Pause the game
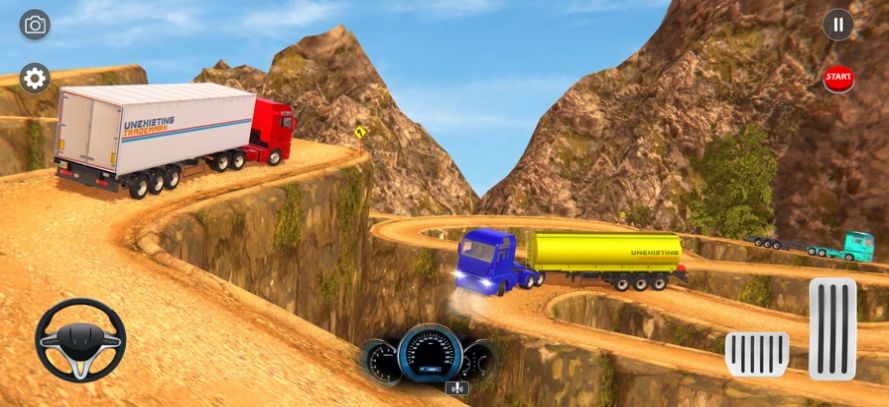 [838, 25]
